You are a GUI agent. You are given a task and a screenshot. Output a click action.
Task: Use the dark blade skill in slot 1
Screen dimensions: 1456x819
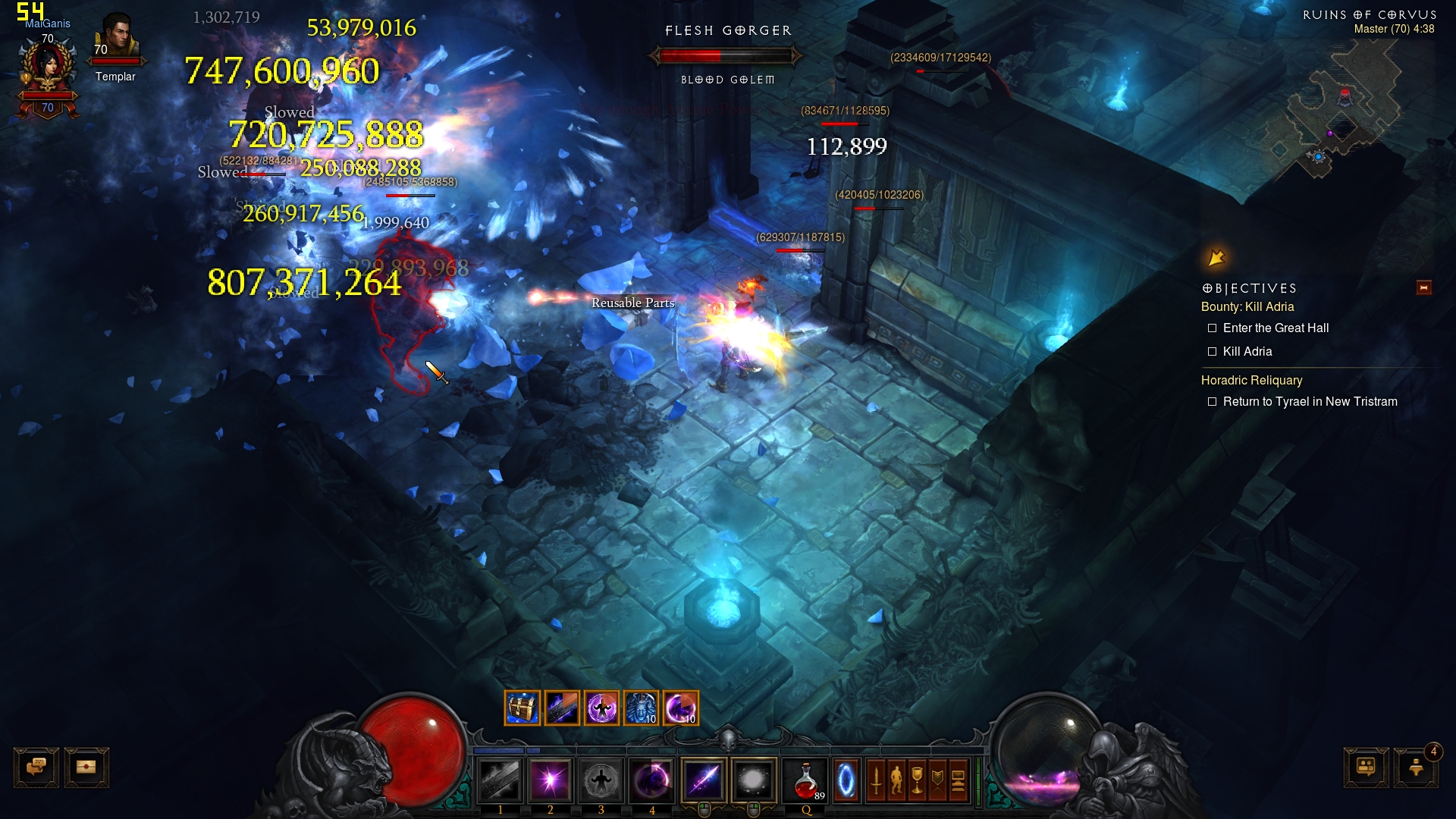pos(500,780)
